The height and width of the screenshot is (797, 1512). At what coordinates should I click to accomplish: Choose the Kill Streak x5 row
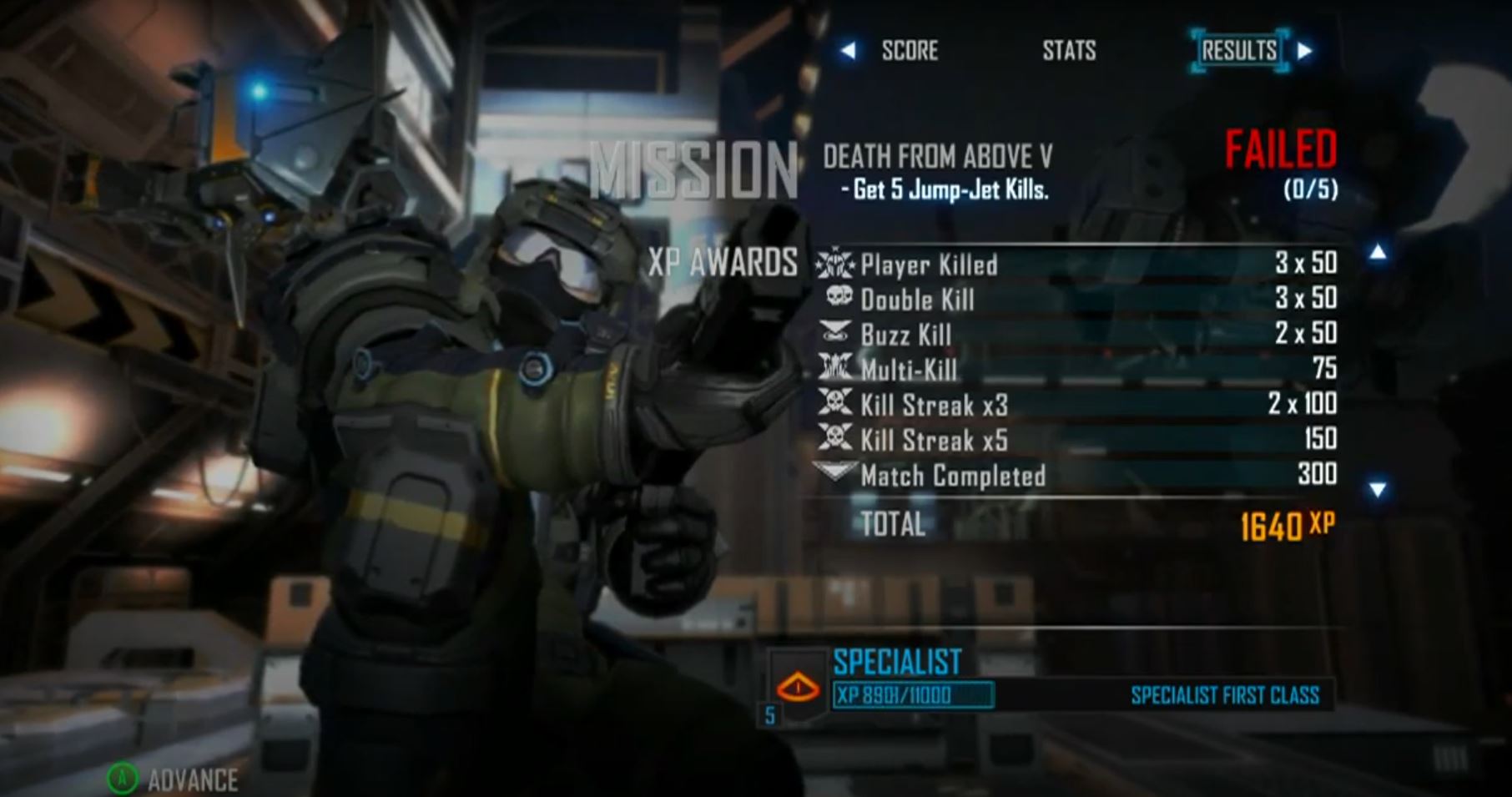tap(1076, 440)
